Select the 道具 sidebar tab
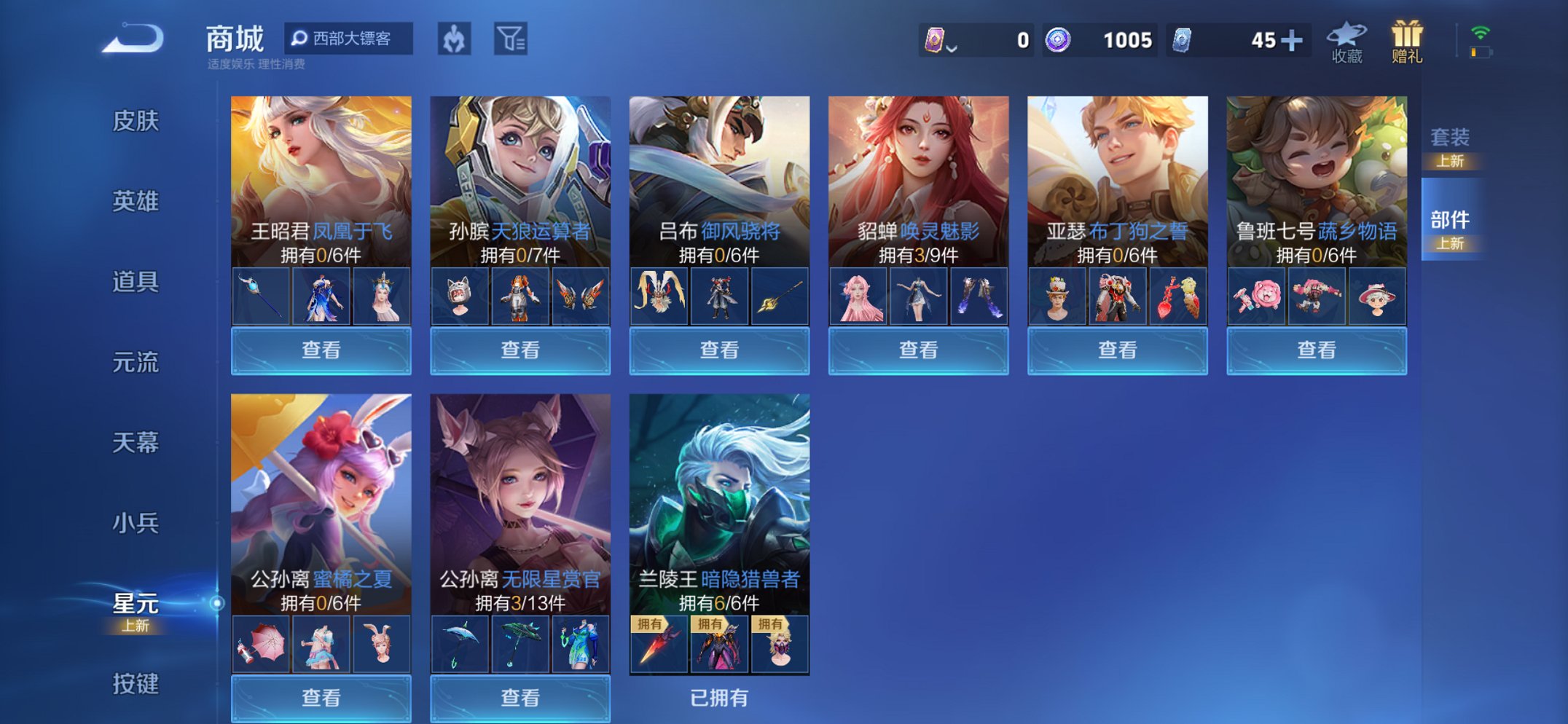 point(136,282)
